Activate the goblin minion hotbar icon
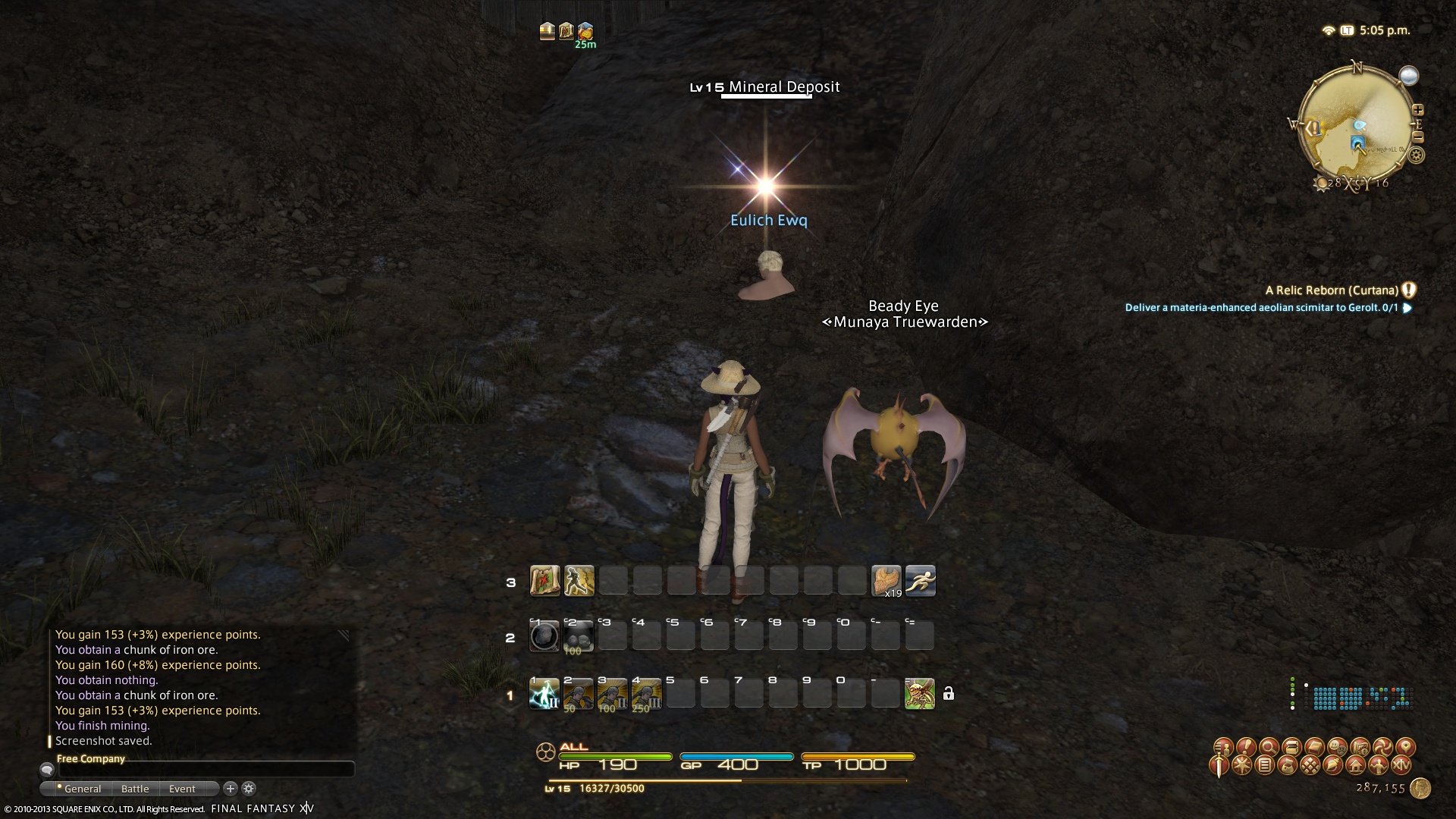This screenshot has height=819, width=1456. [x=919, y=694]
